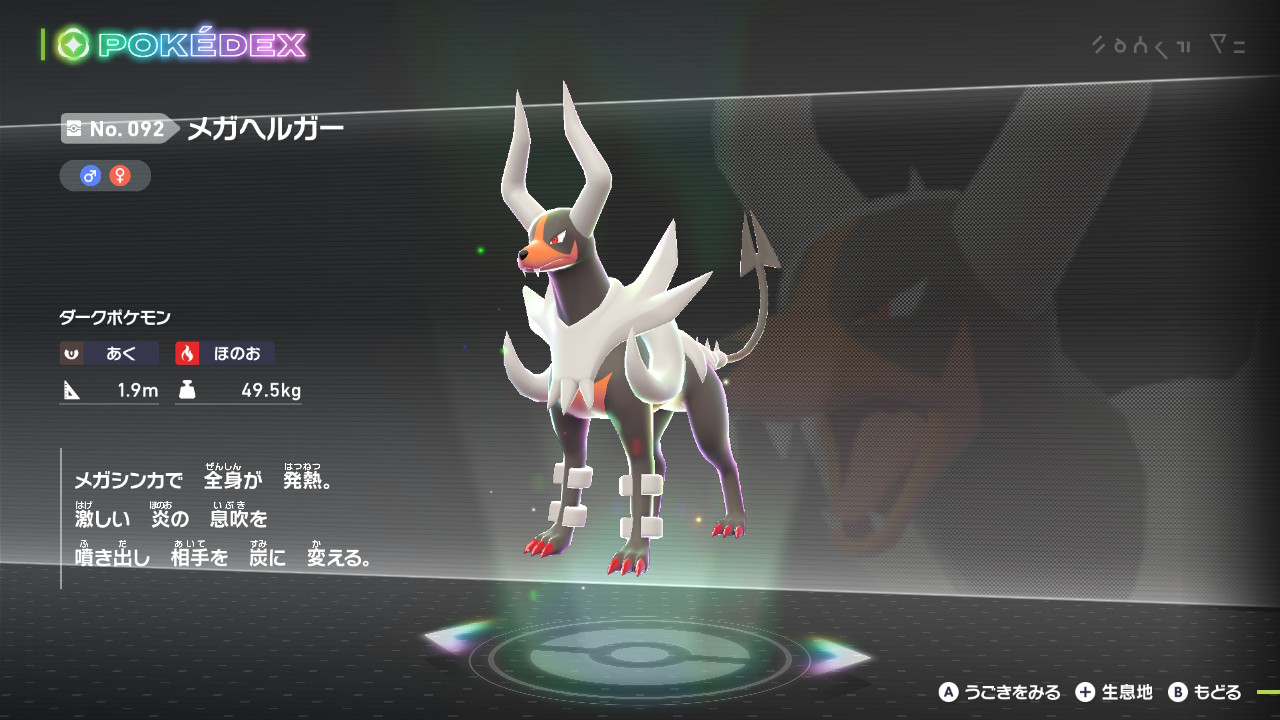Go back with the もどる option
The image size is (1280, 720).
pos(1205,692)
